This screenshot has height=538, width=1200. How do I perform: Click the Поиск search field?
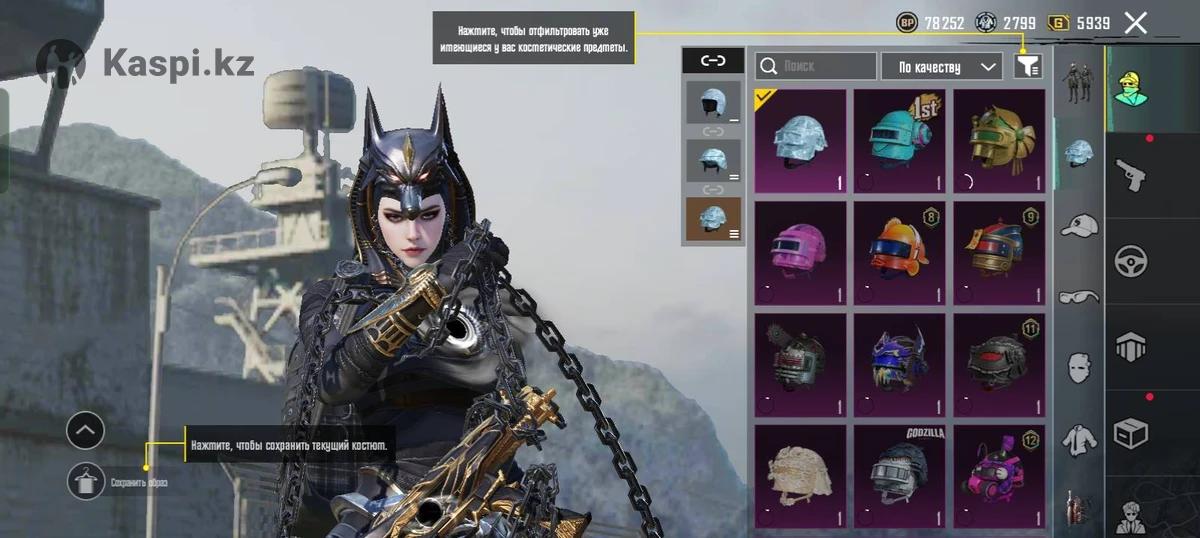tap(816, 66)
